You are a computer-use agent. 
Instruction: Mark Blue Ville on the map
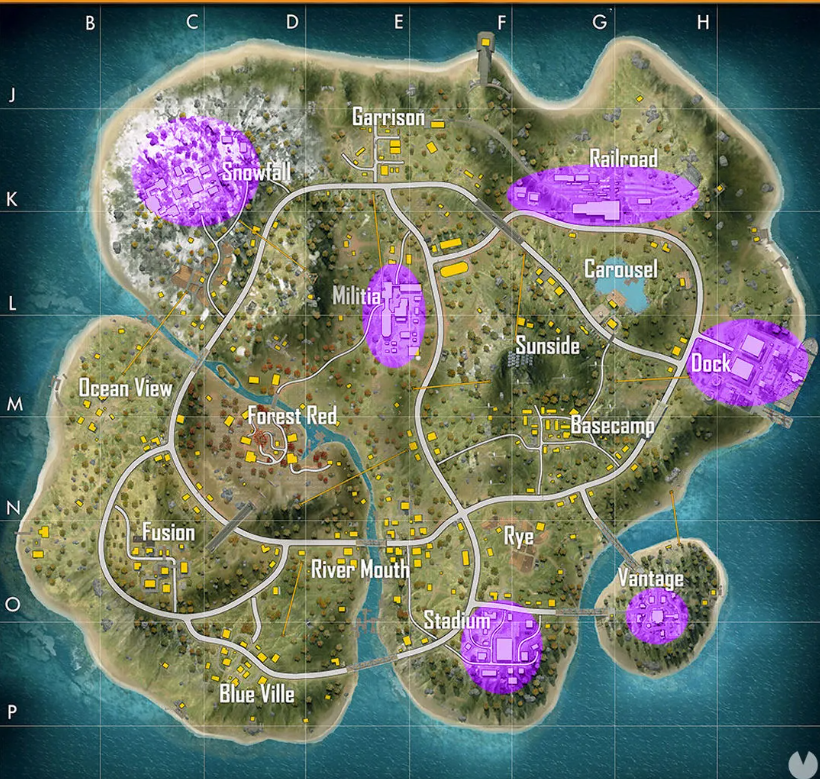(257, 693)
